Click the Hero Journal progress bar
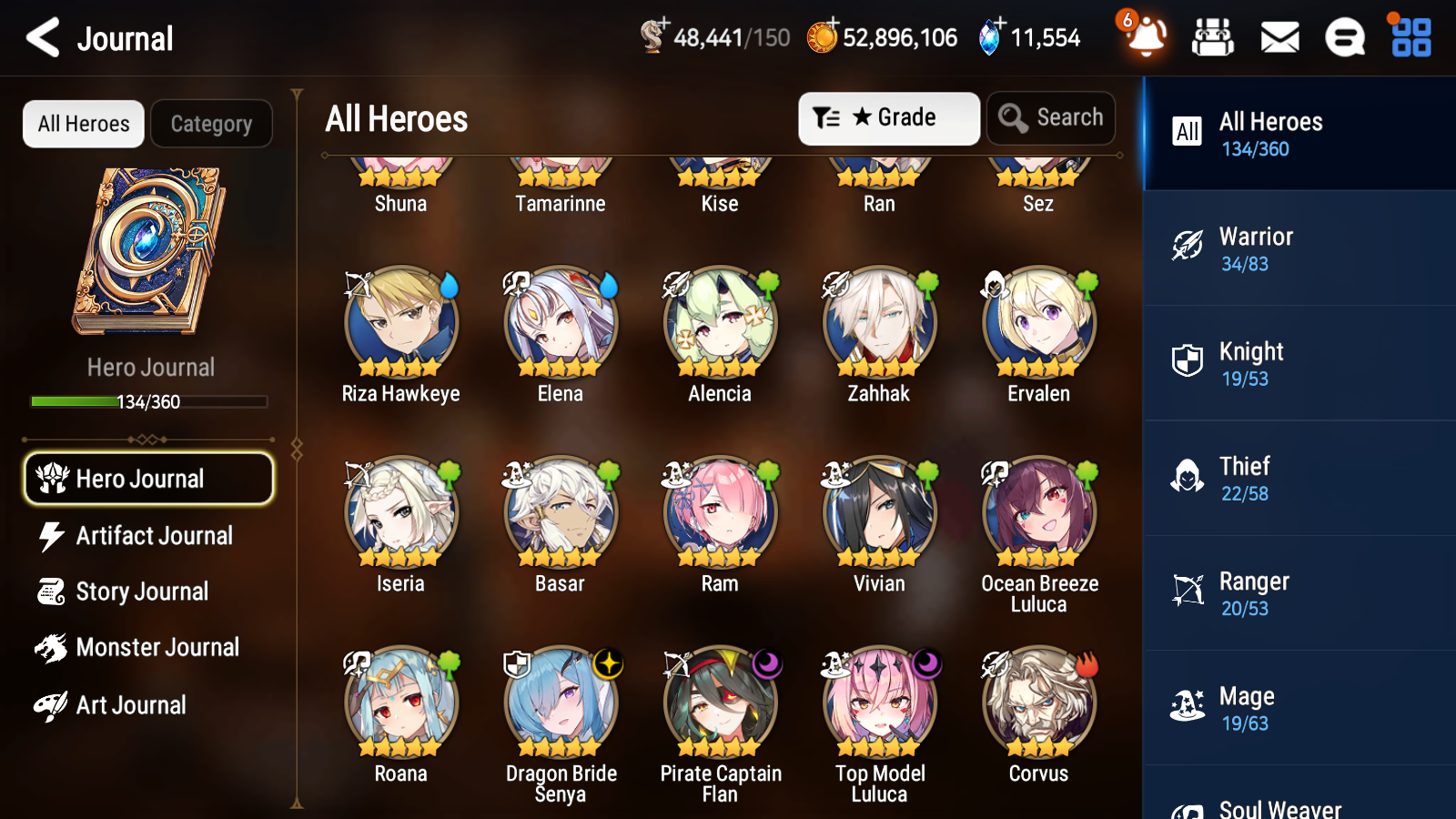Image resolution: width=1456 pixels, height=819 pixels. pos(148,400)
